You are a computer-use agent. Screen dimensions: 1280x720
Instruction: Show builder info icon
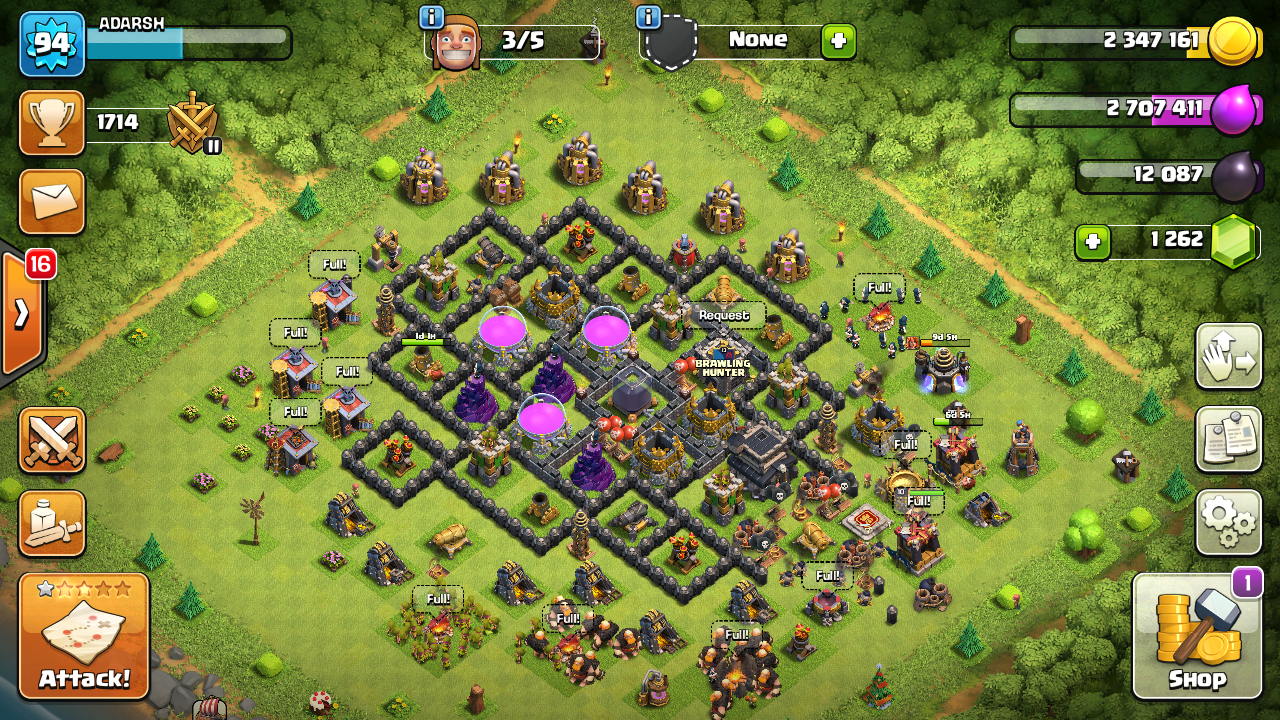pos(432,17)
